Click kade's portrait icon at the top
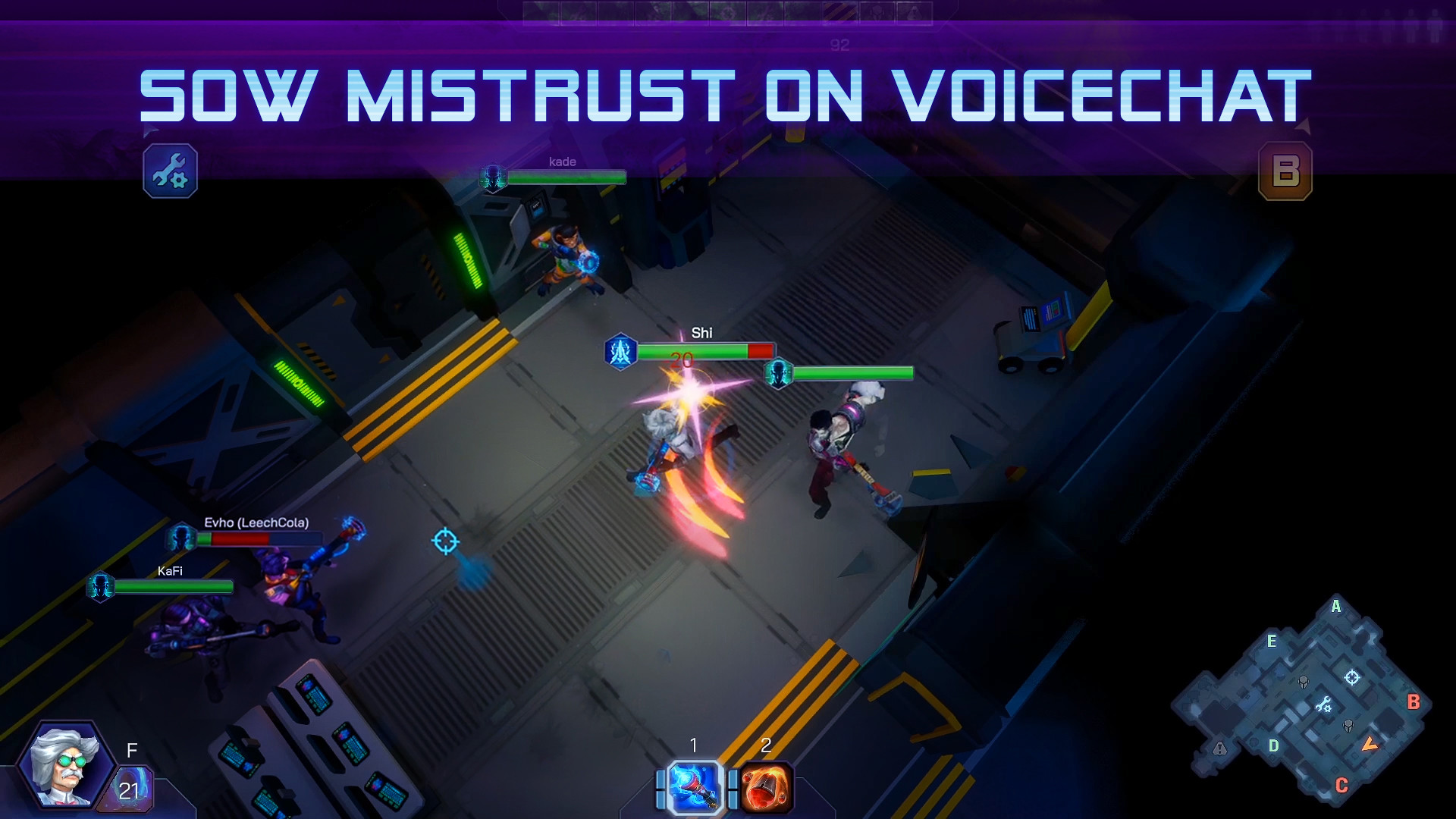This screenshot has width=1456, height=819. click(x=495, y=177)
